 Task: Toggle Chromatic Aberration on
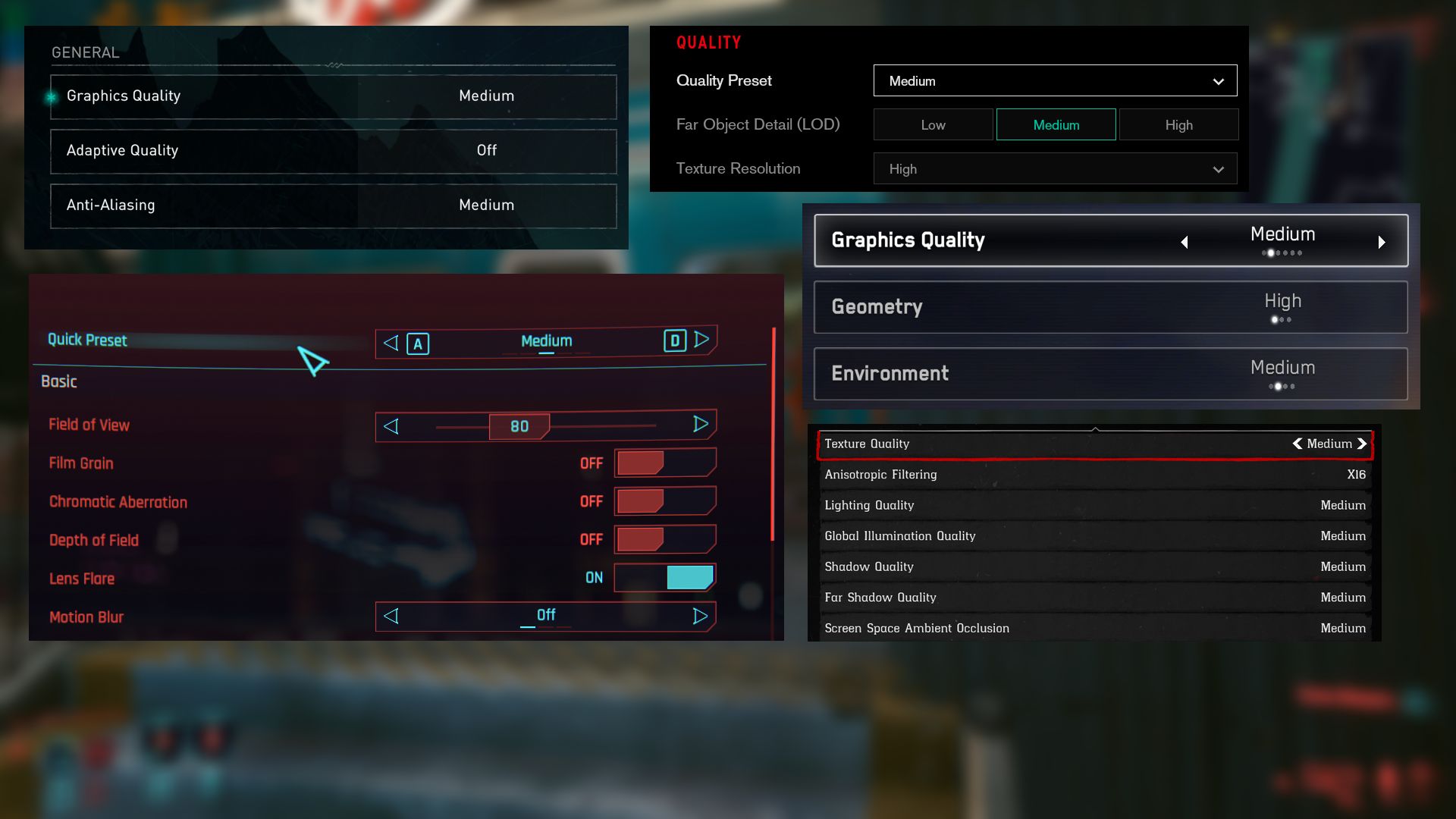click(664, 500)
